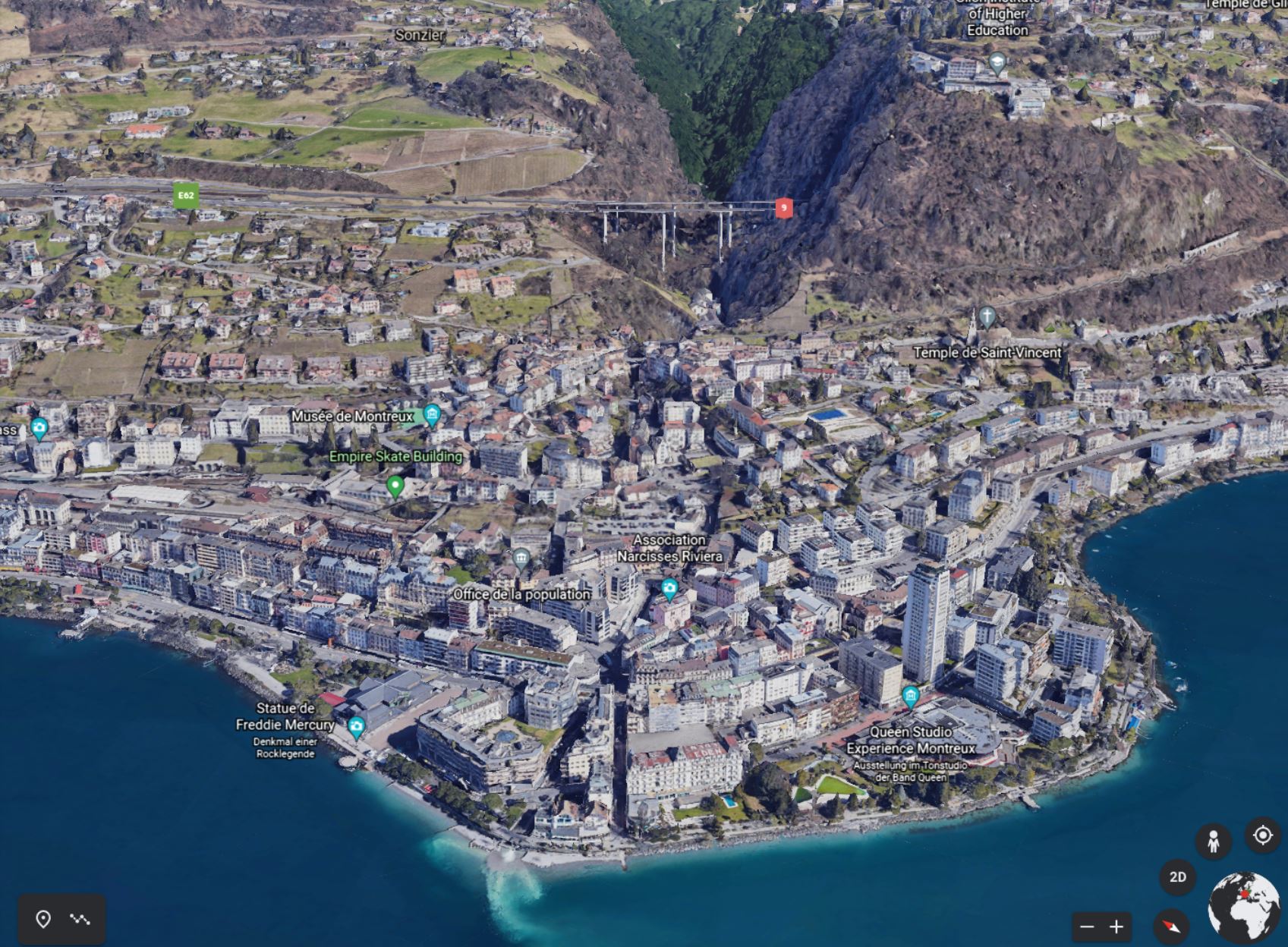Open the Musée de Montreux marker

[433, 414]
